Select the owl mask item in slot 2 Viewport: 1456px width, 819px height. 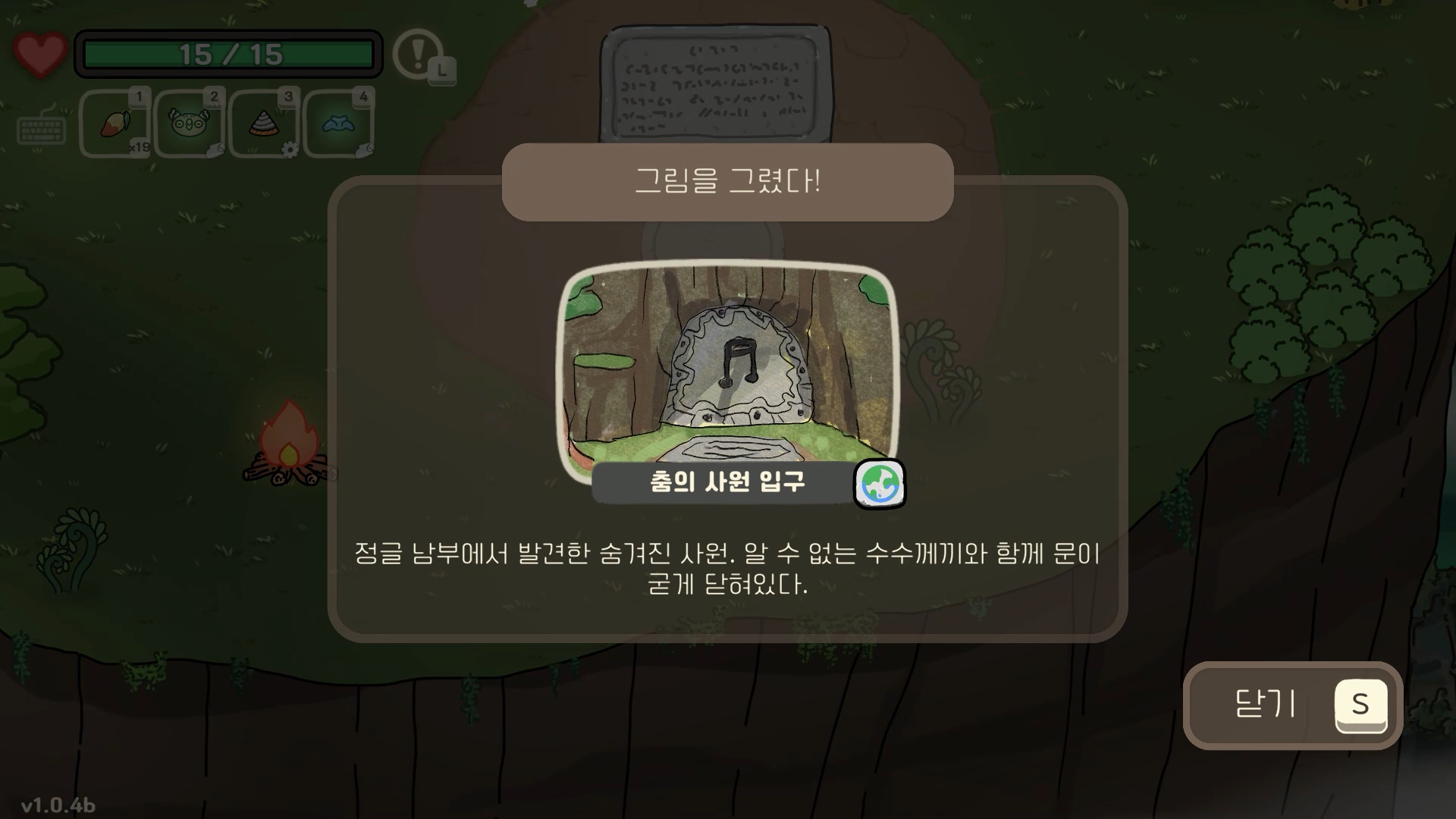pos(188,124)
